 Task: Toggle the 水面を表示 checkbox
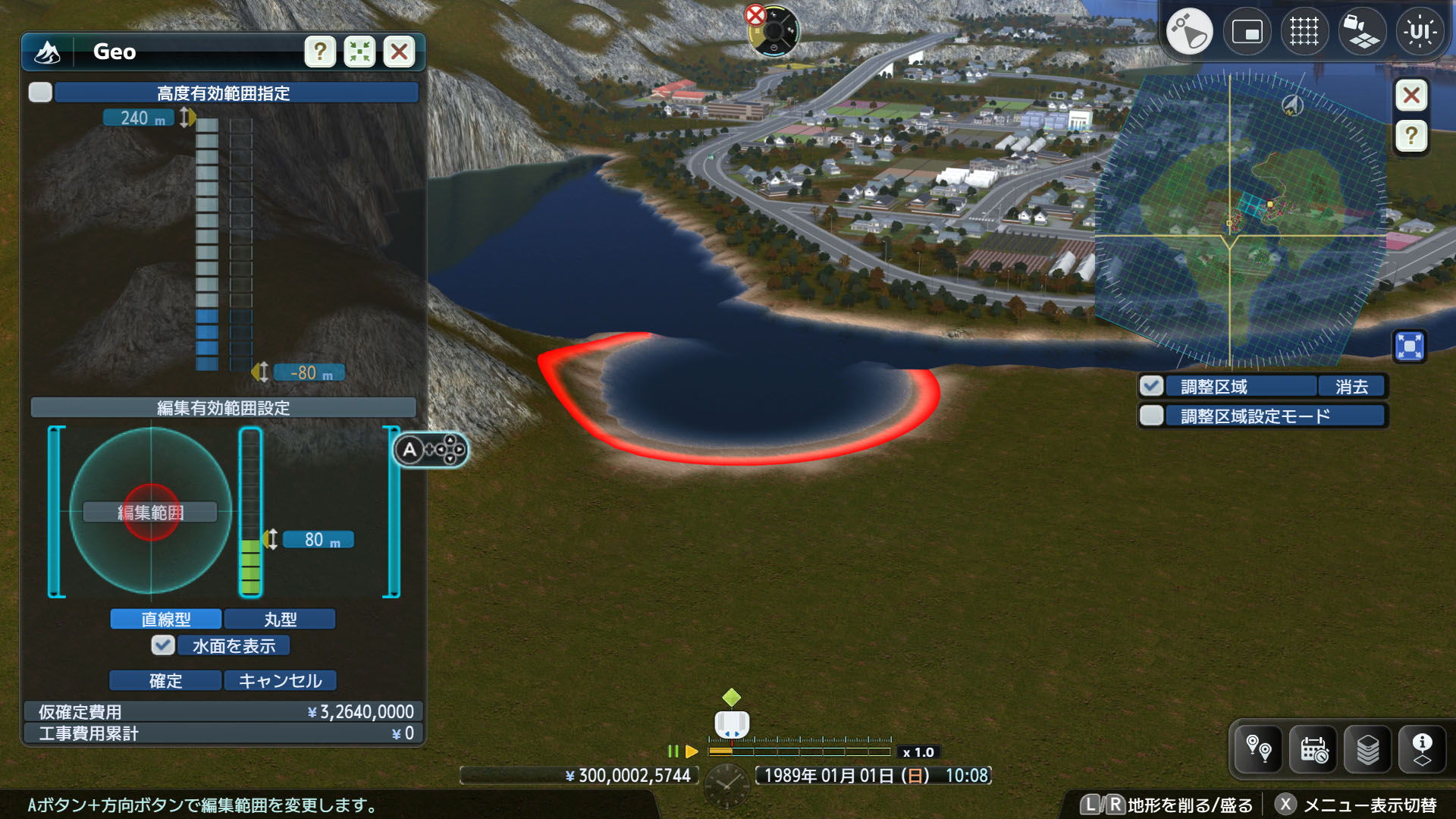(x=163, y=645)
